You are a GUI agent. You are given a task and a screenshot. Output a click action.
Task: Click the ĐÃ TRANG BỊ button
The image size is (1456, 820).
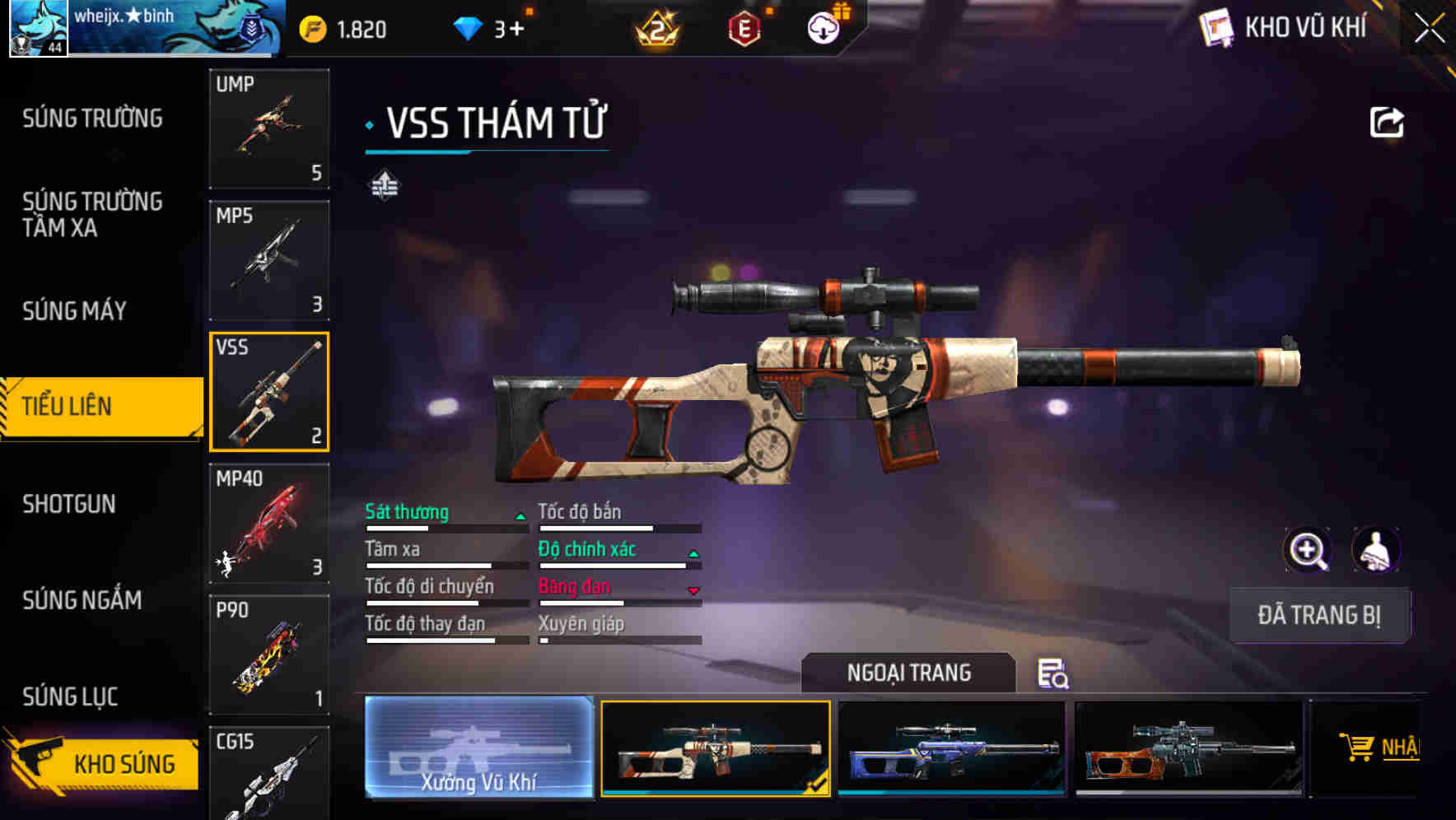click(x=1318, y=615)
